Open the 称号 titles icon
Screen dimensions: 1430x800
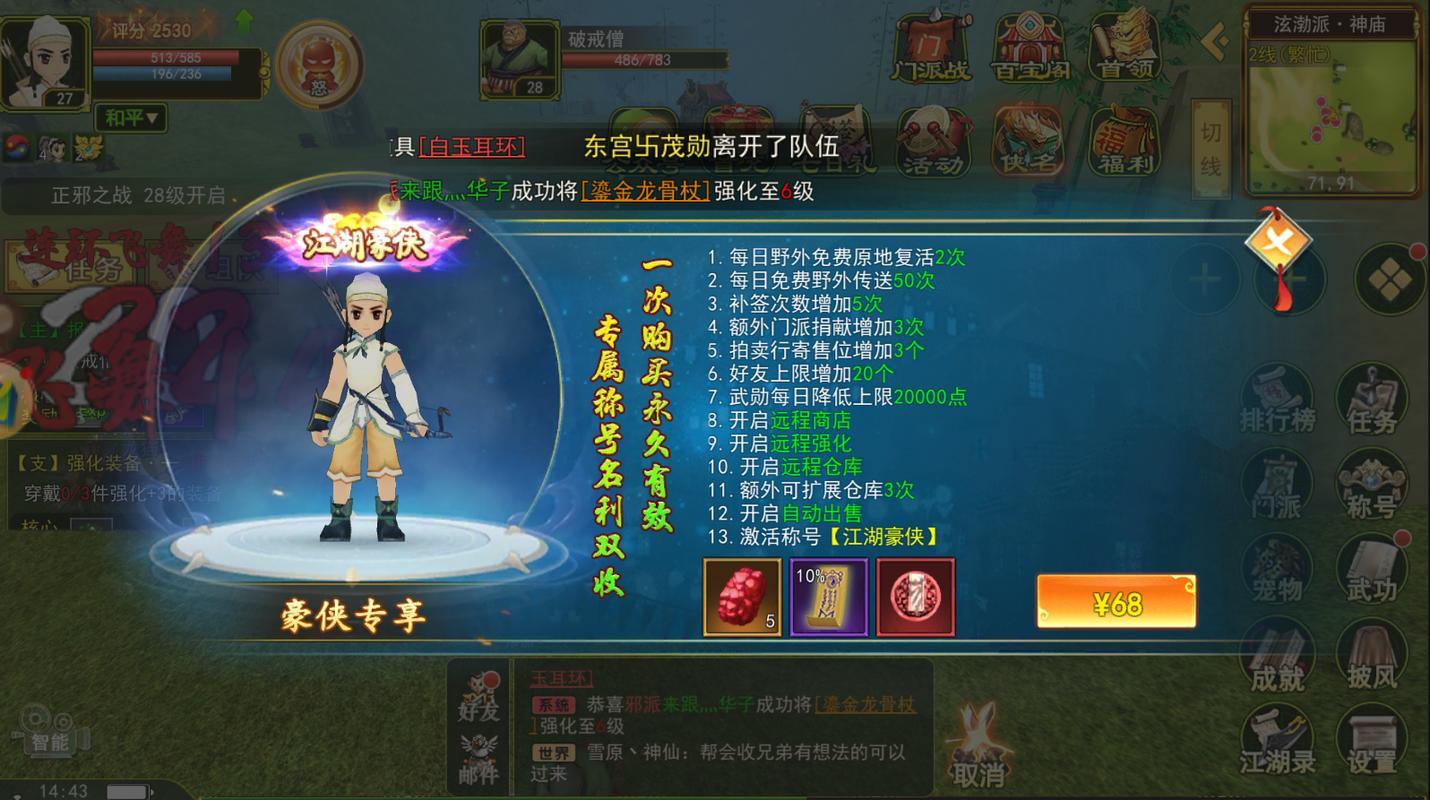1371,484
